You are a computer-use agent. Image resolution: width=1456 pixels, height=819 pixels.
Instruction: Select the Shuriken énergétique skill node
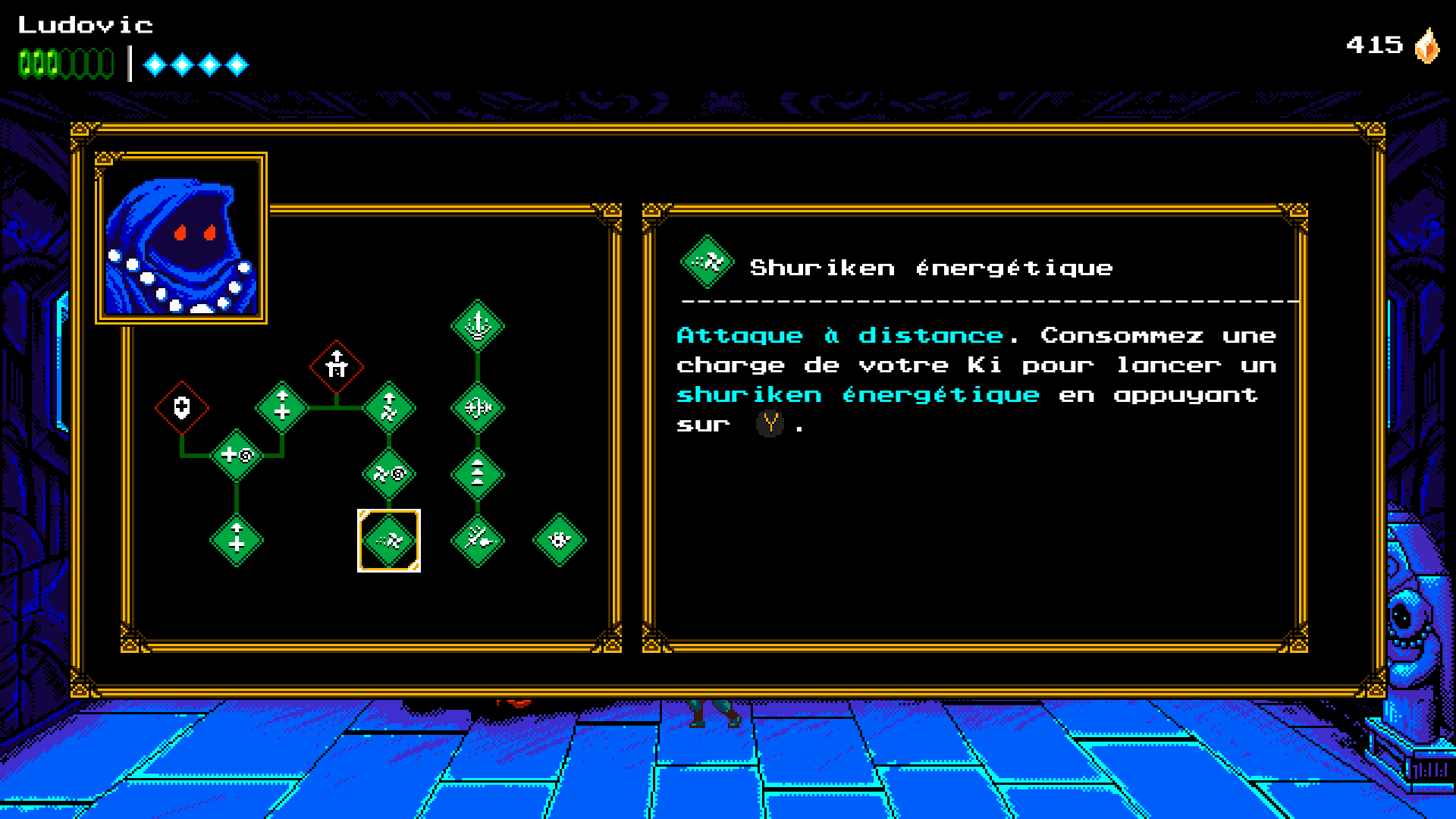click(x=388, y=541)
